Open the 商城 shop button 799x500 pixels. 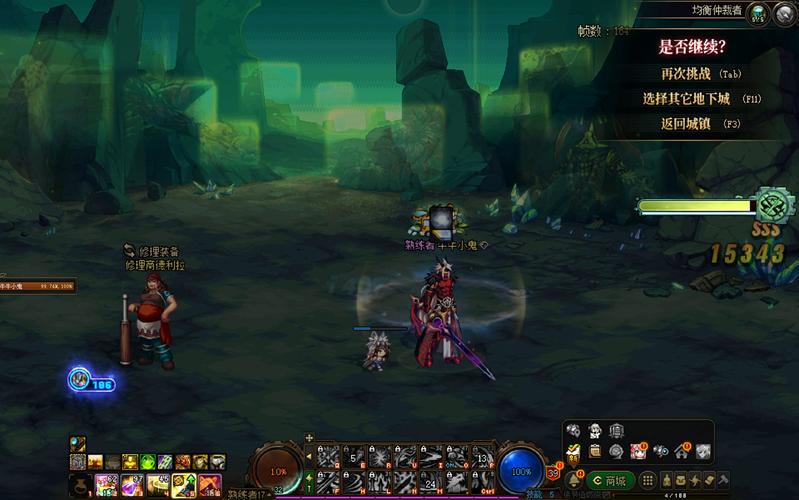pyautogui.click(x=609, y=481)
